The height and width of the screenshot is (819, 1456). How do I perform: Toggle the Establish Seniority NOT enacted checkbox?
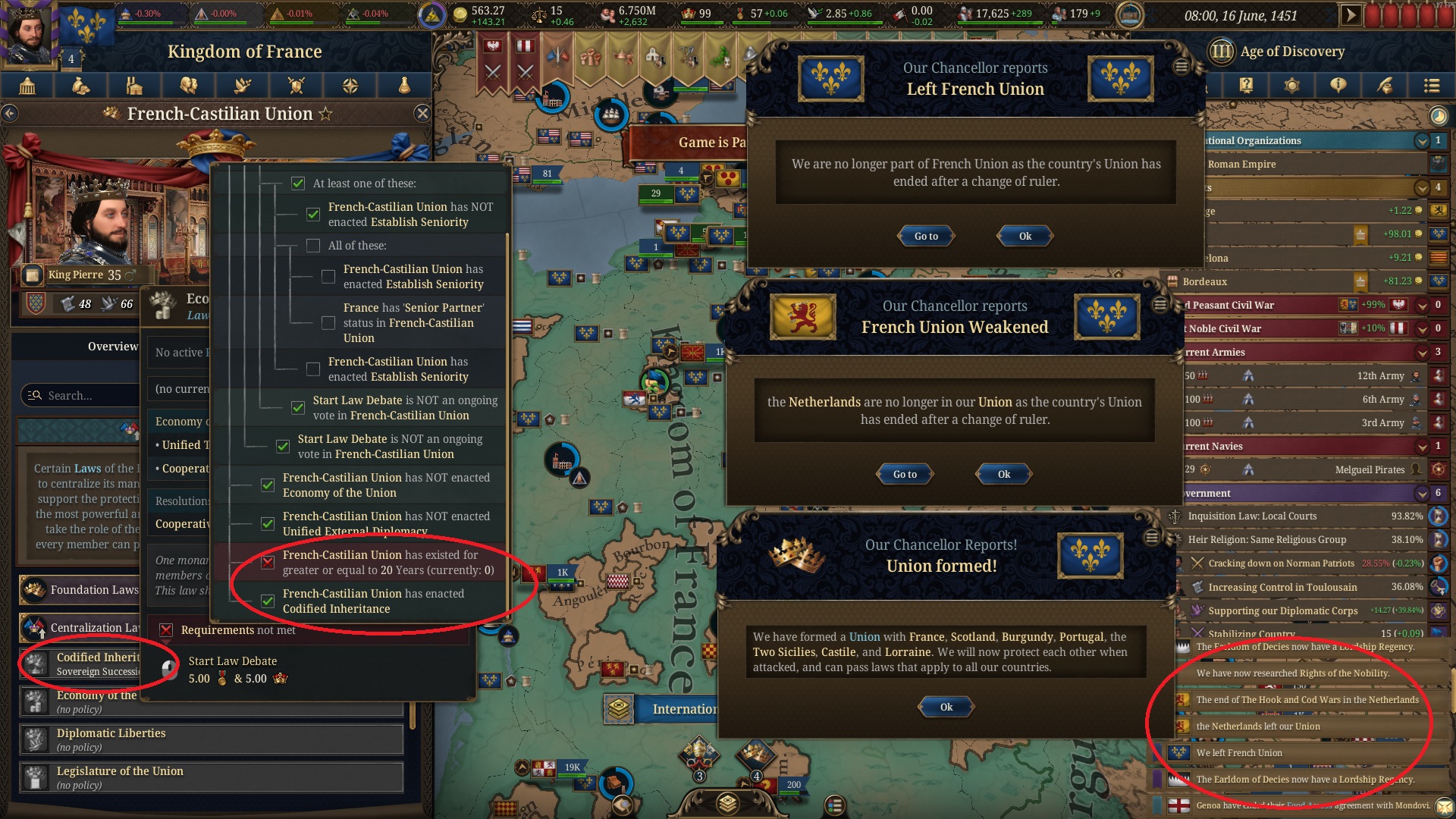click(x=313, y=215)
